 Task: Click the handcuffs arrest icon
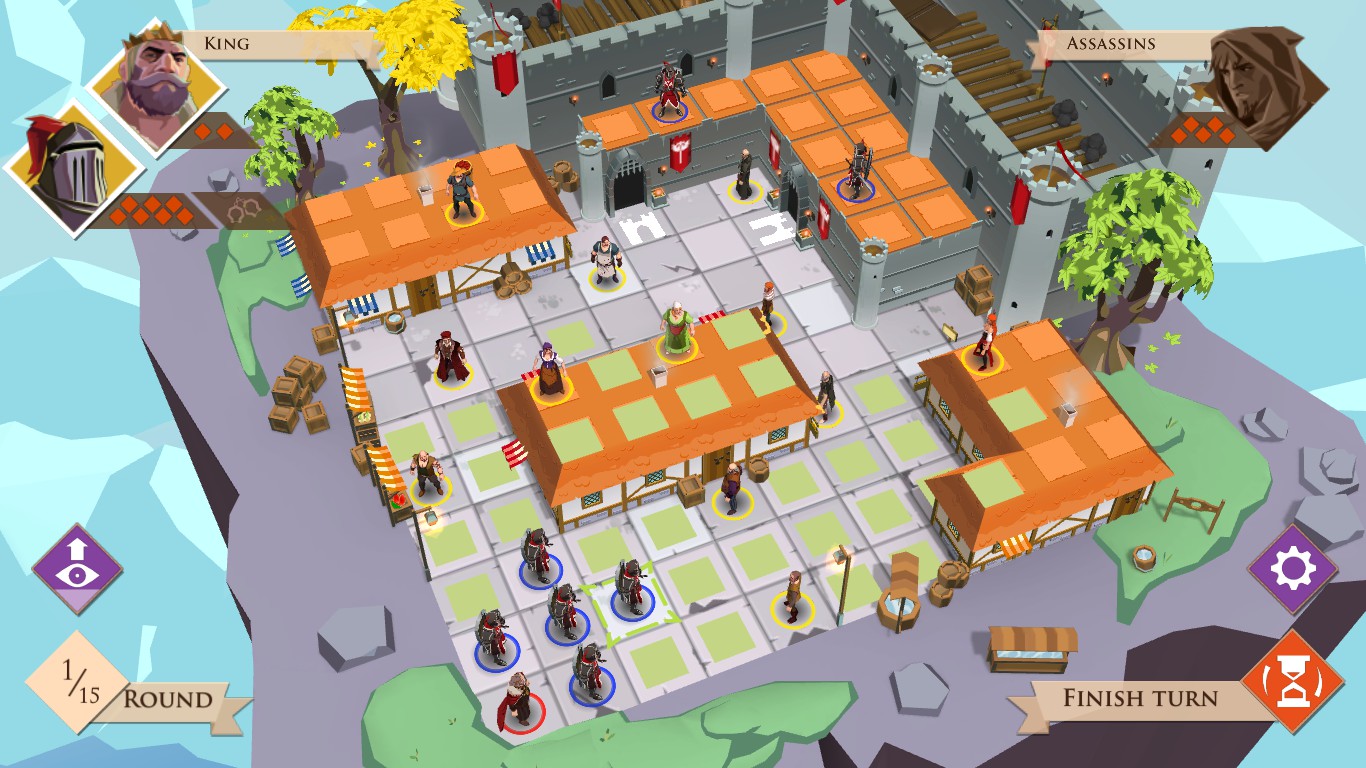247,211
